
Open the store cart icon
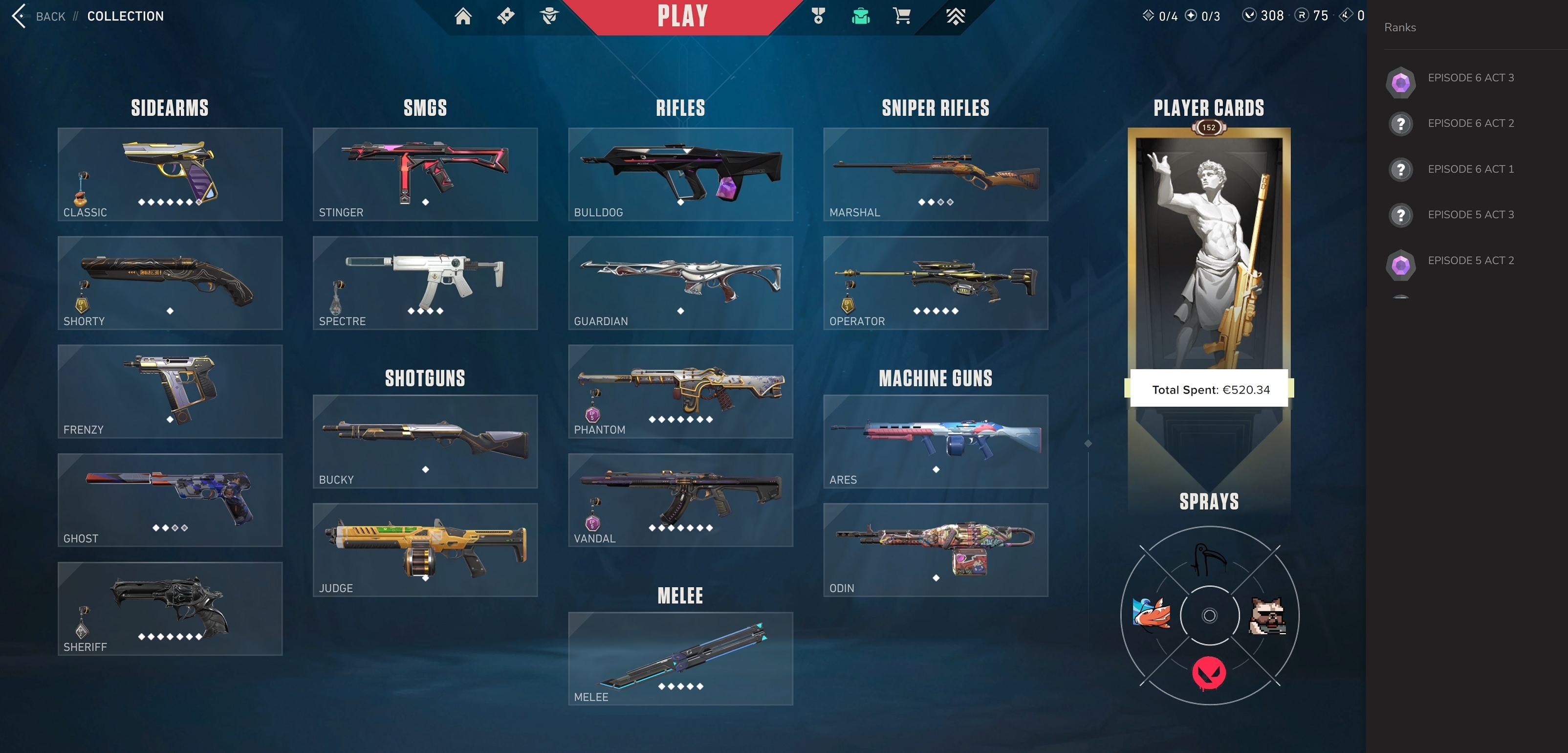pos(901,17)
